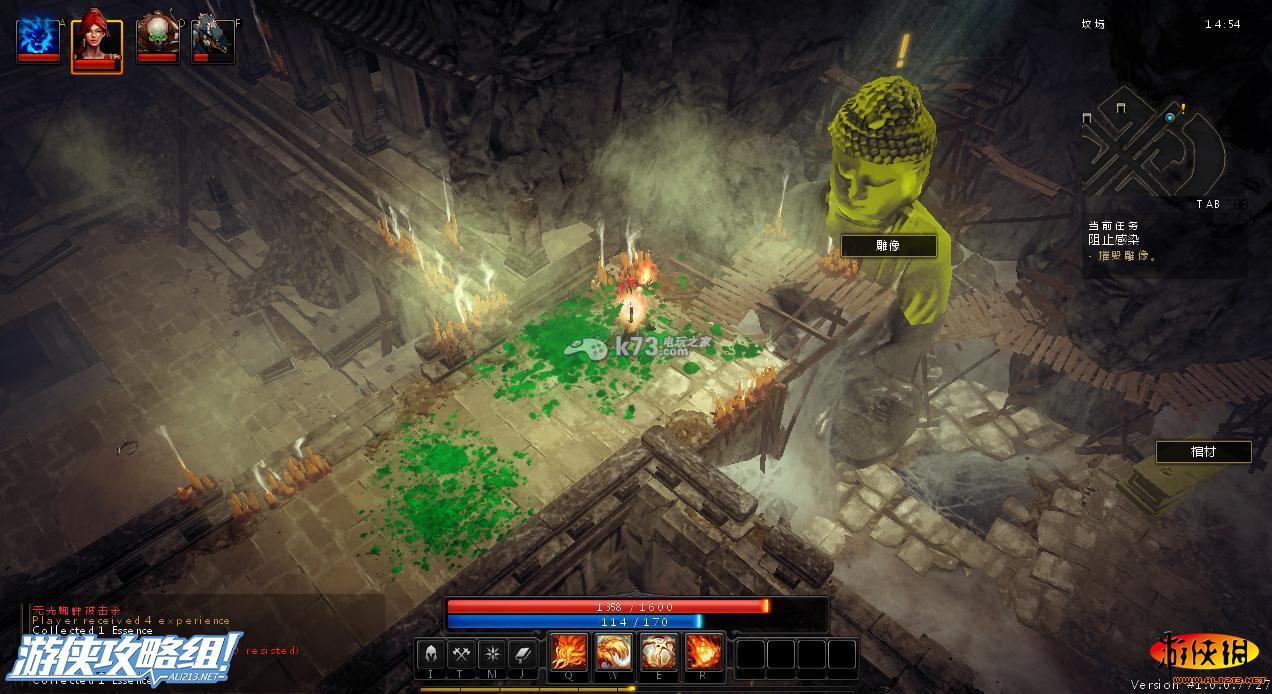Image resolution: width=1272 pixels, height=694 pixels.
Task: Trigger the E fiery explosion ability
Action: pos(659,654)
